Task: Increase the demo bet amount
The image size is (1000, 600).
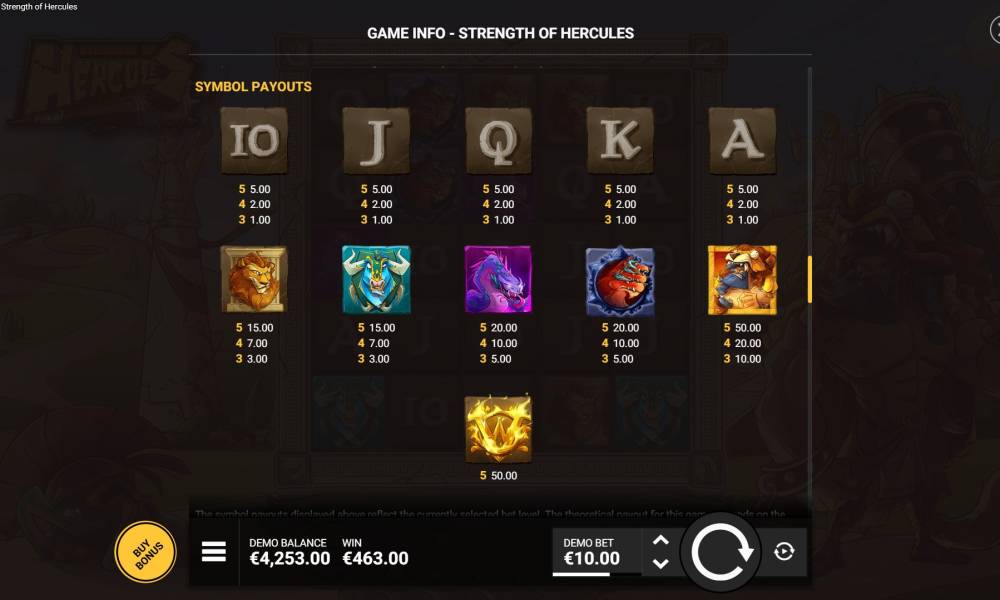Action: click(x=660, y=540)
